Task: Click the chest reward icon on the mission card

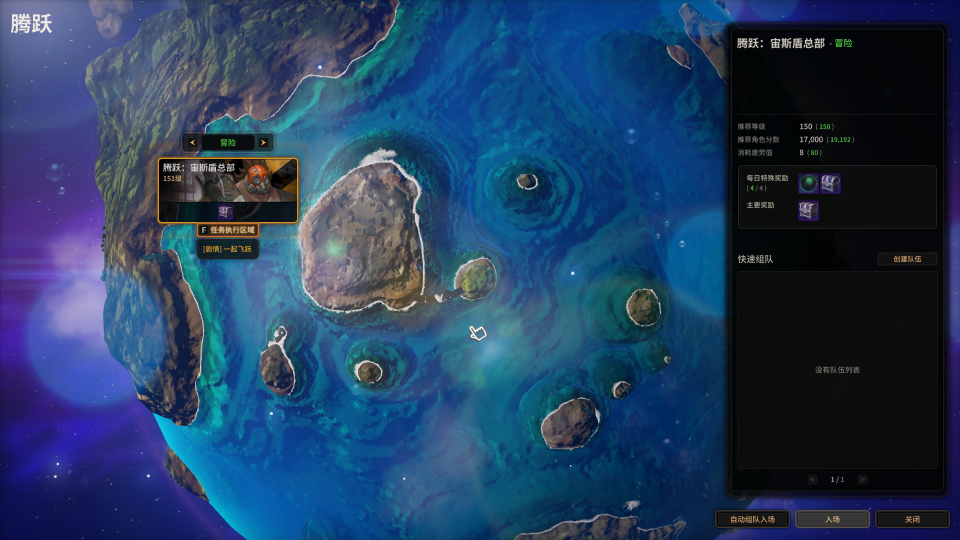Action: [226, 212]
